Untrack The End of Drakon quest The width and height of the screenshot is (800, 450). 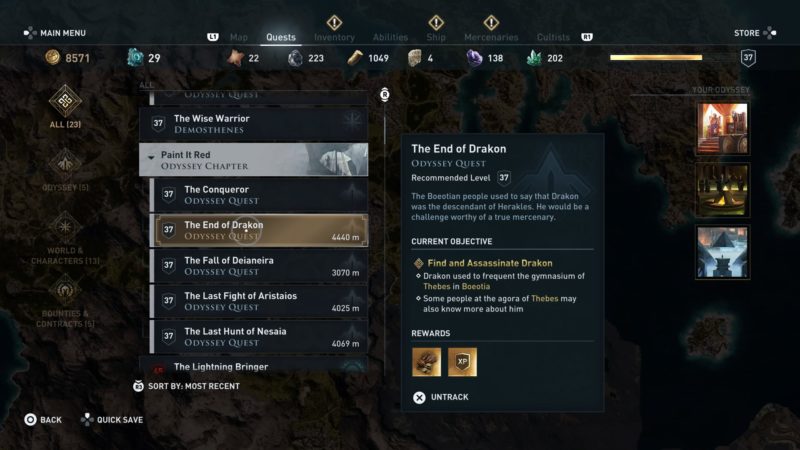pyautogui.click(x=440, y=397)
